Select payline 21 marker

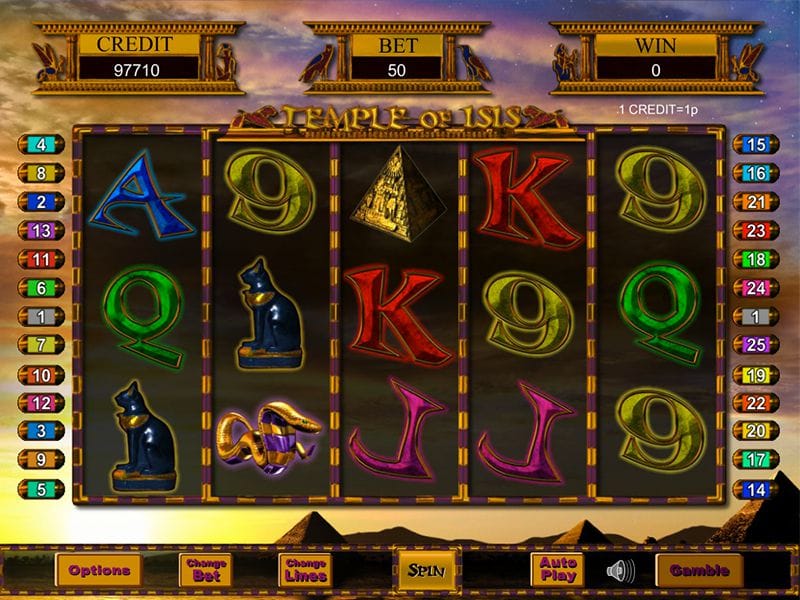click(756, 202)
